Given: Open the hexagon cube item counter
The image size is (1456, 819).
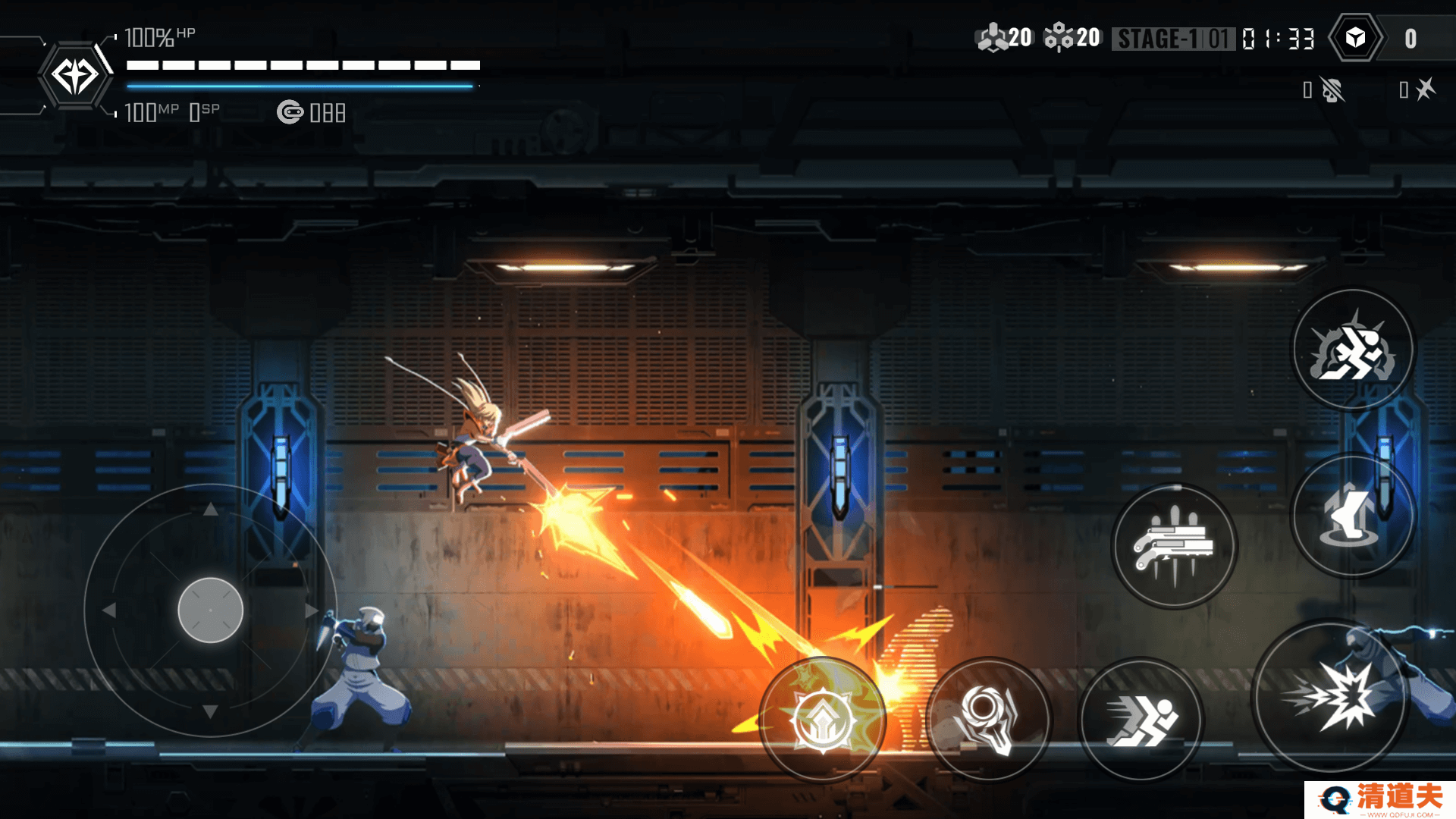Looking at the screenshot, I should 1356,38.
